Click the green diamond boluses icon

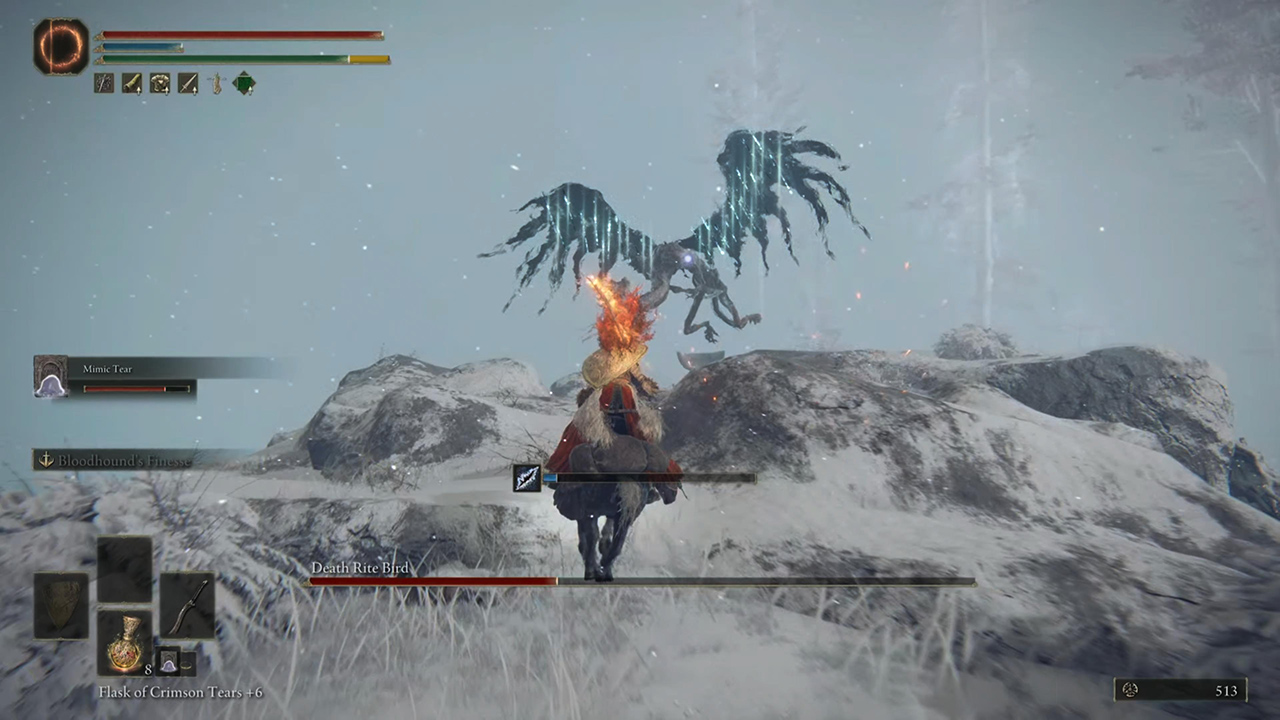pyautogui.click(x=243, y=84)
